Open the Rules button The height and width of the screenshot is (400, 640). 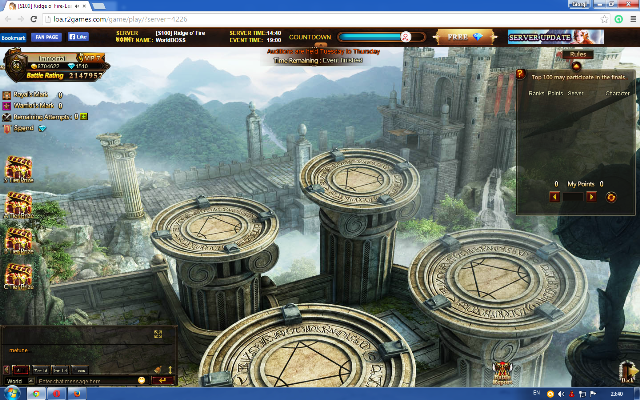[578, 55]
